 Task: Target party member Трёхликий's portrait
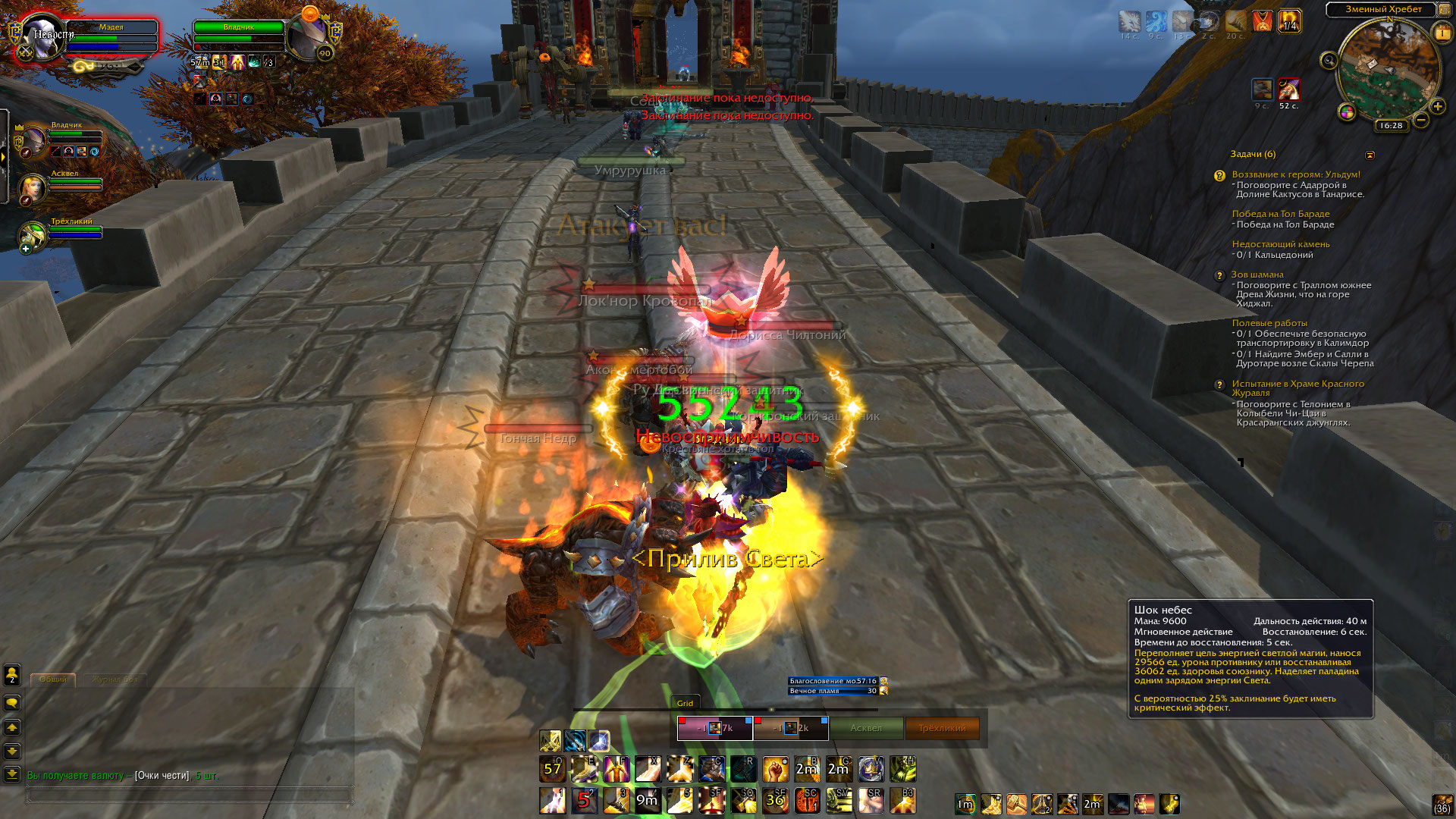pyautogui.click(x=33, y=236)
